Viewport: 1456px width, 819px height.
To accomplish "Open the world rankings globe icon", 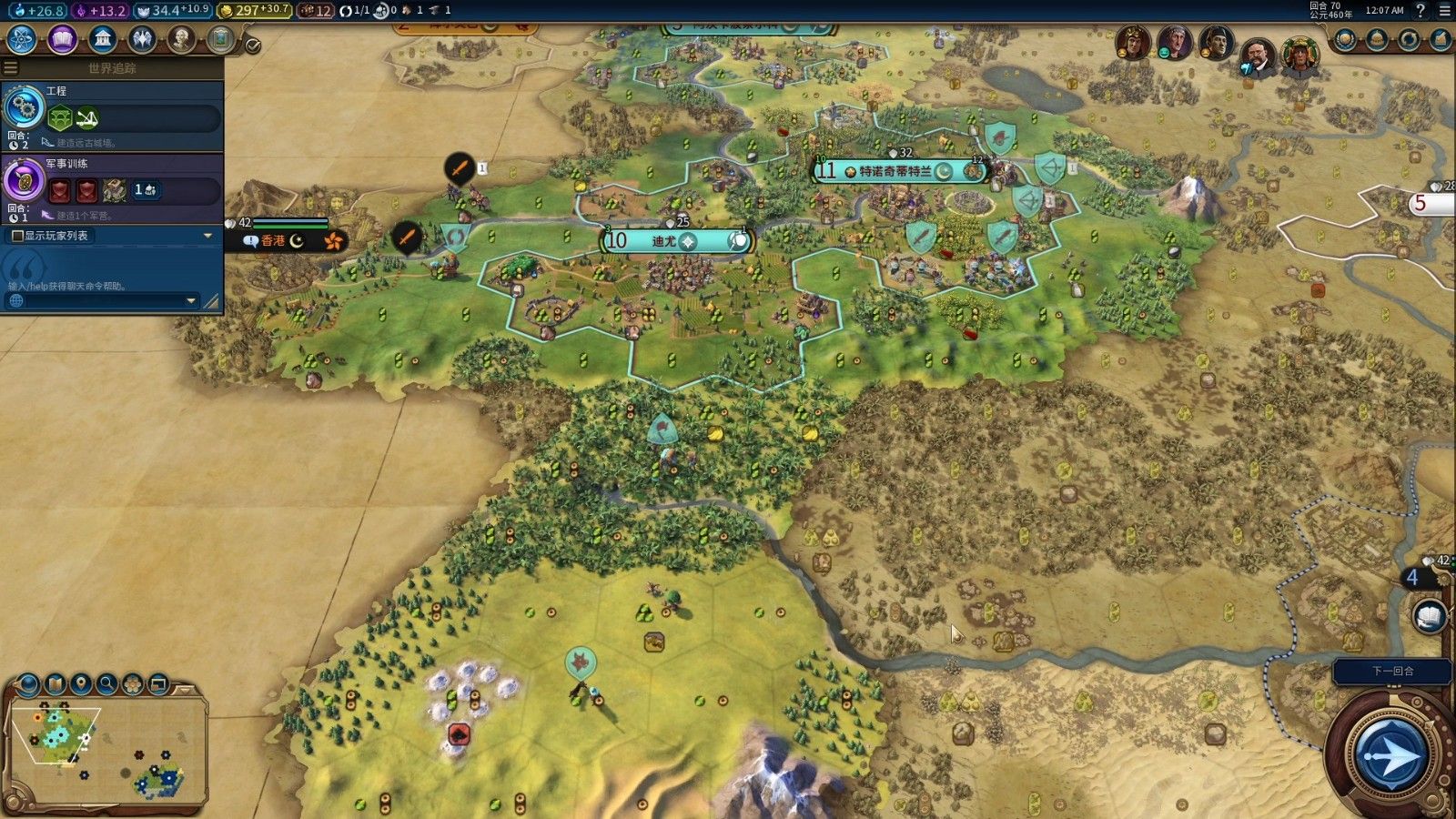I will click(1346, 39).
